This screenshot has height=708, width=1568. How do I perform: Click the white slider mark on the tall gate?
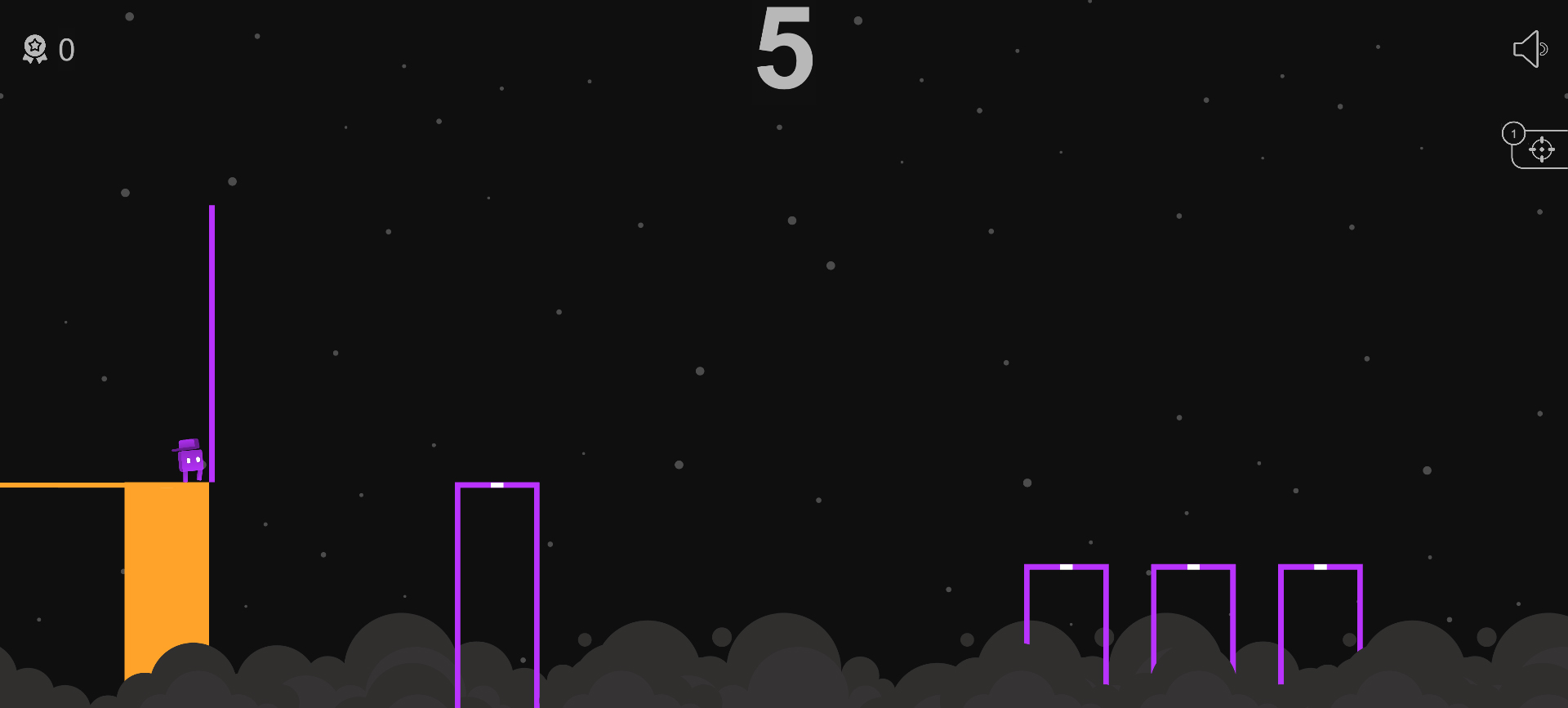(x=498, y=484)
